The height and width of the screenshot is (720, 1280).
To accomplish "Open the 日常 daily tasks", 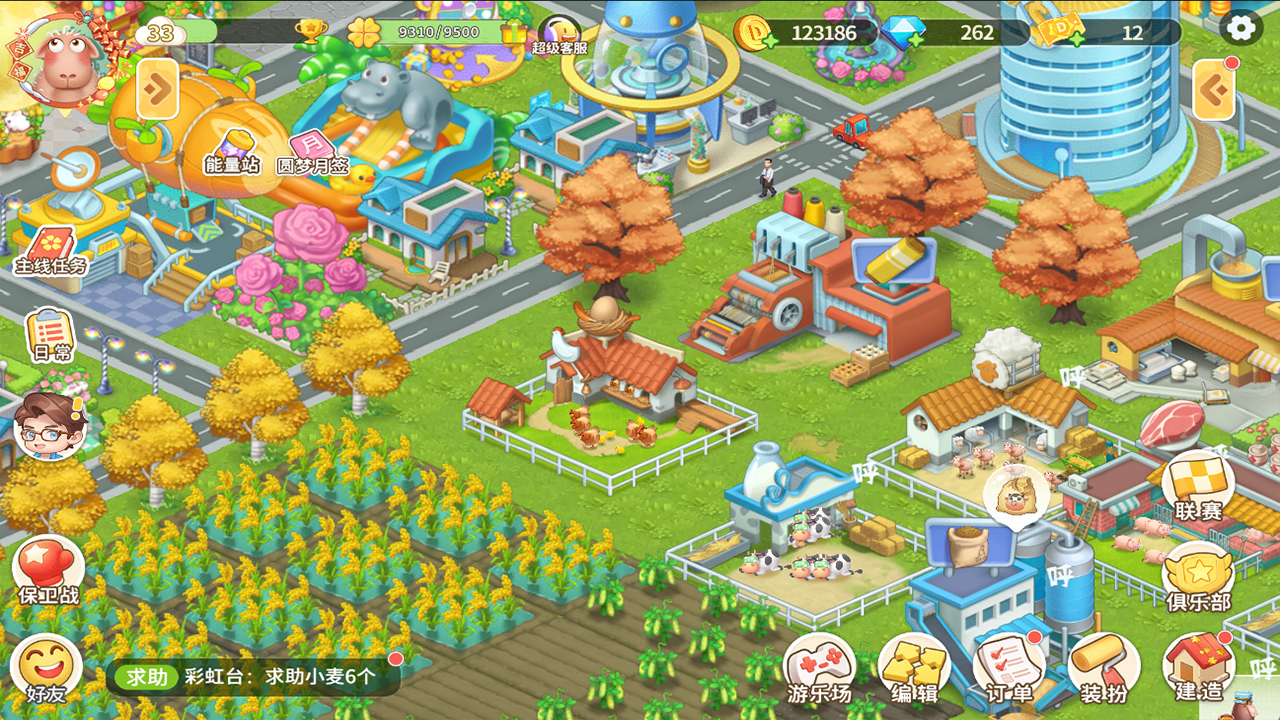I will tap(51, 336).
